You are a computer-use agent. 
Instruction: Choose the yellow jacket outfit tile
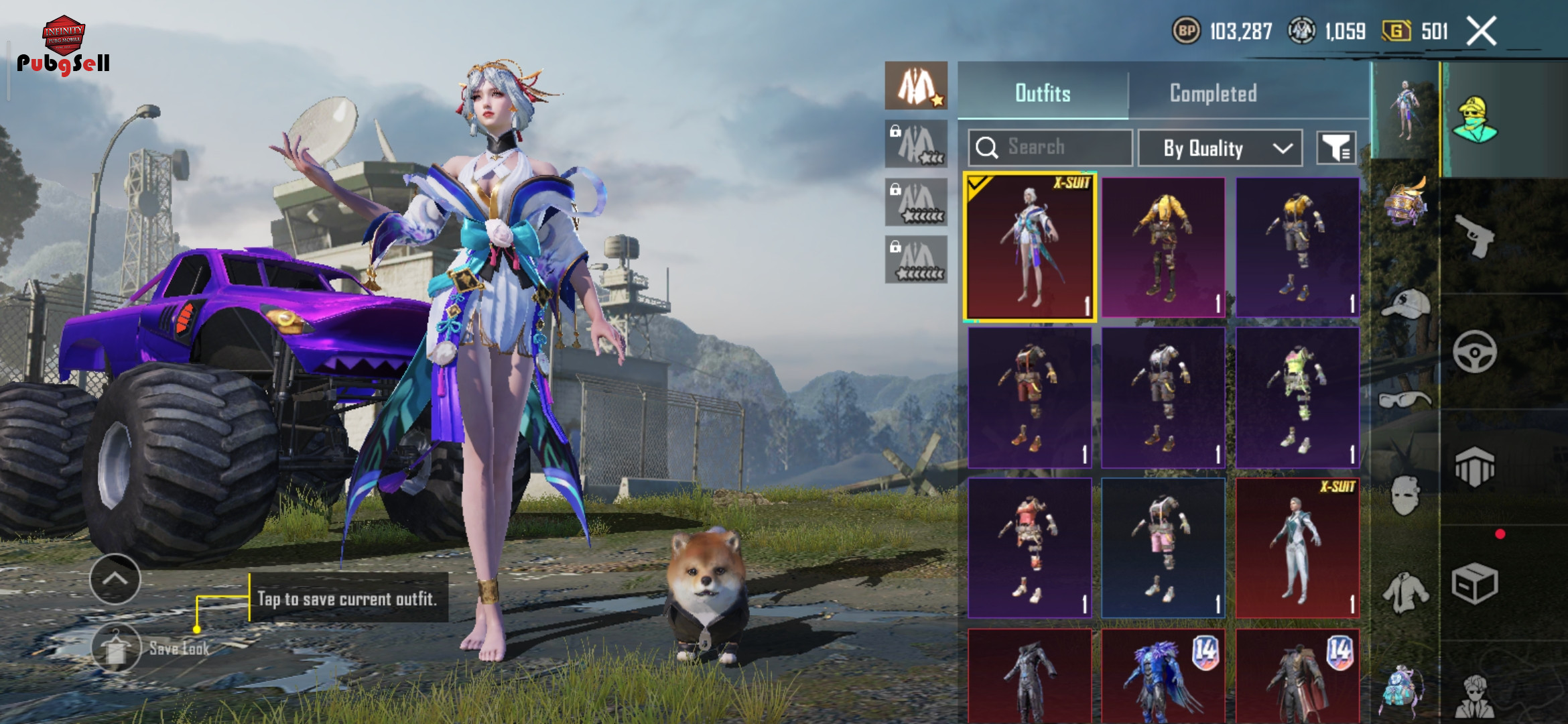pos(1163,247)
